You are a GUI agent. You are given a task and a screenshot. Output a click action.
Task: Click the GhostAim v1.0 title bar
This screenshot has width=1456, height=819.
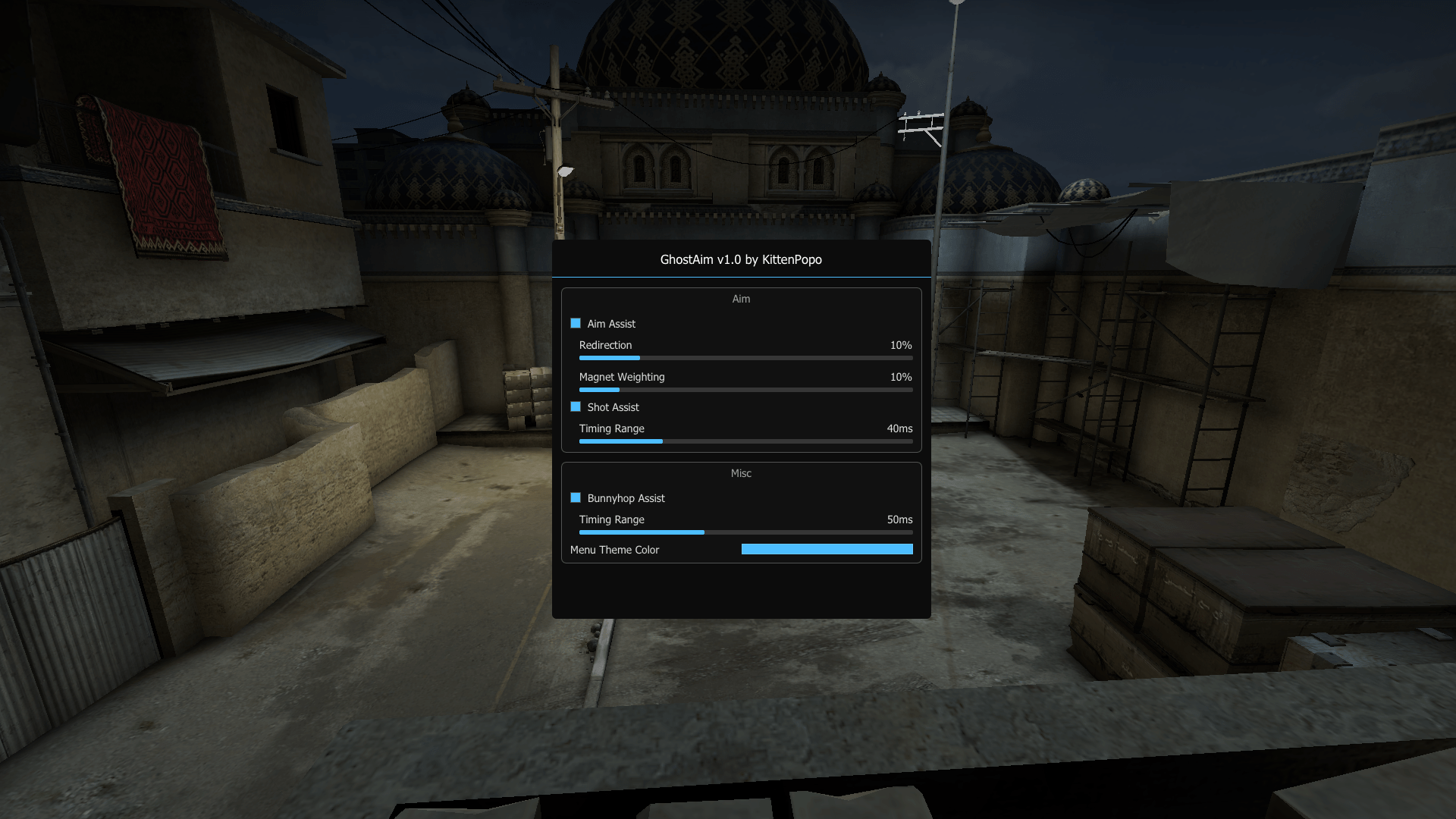739,259
